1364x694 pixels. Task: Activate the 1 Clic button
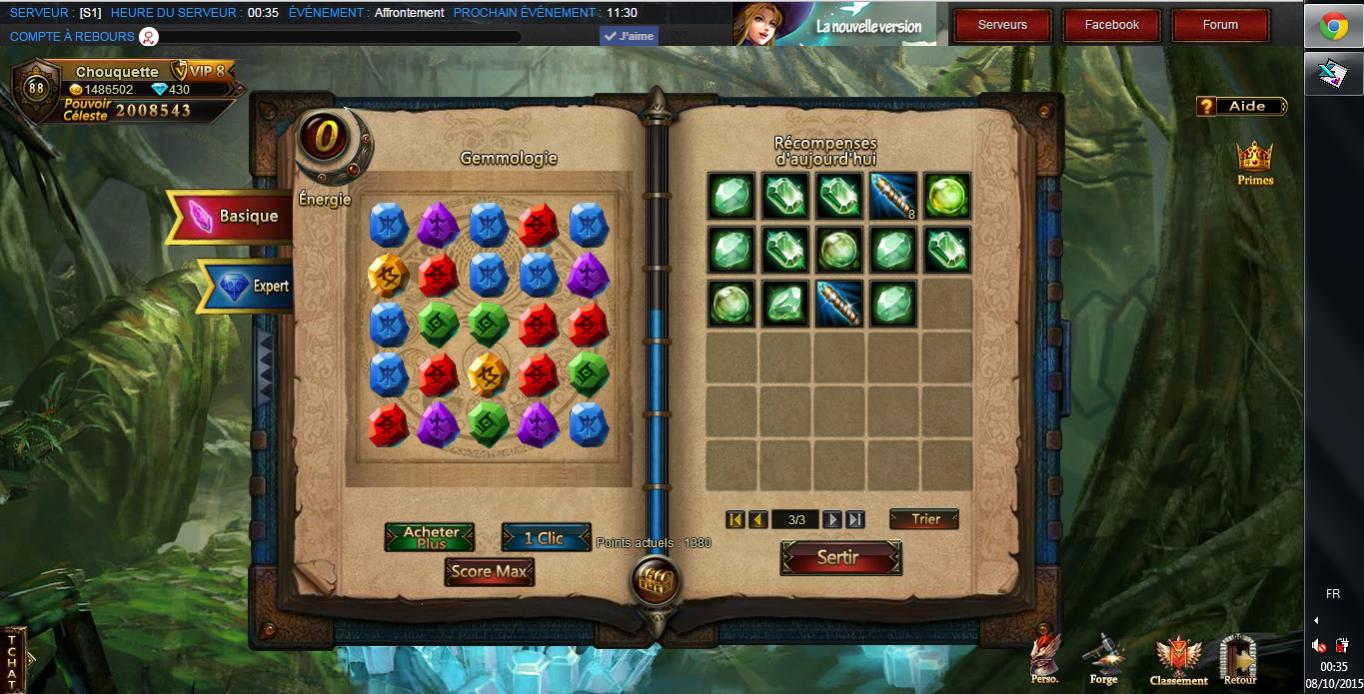click(x=545, y=537)
